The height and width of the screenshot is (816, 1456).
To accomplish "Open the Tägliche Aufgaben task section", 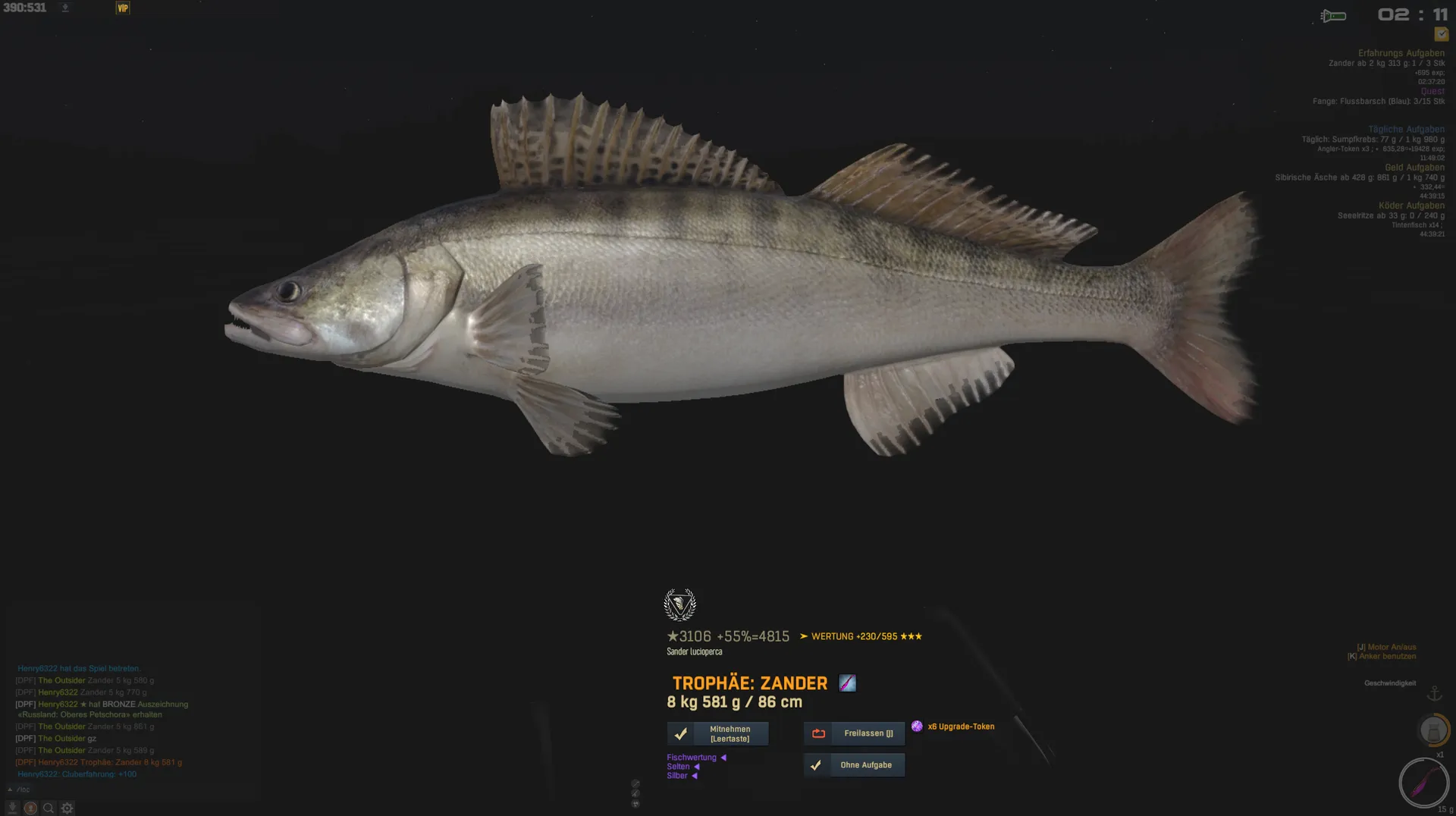I will point(1406,130).
